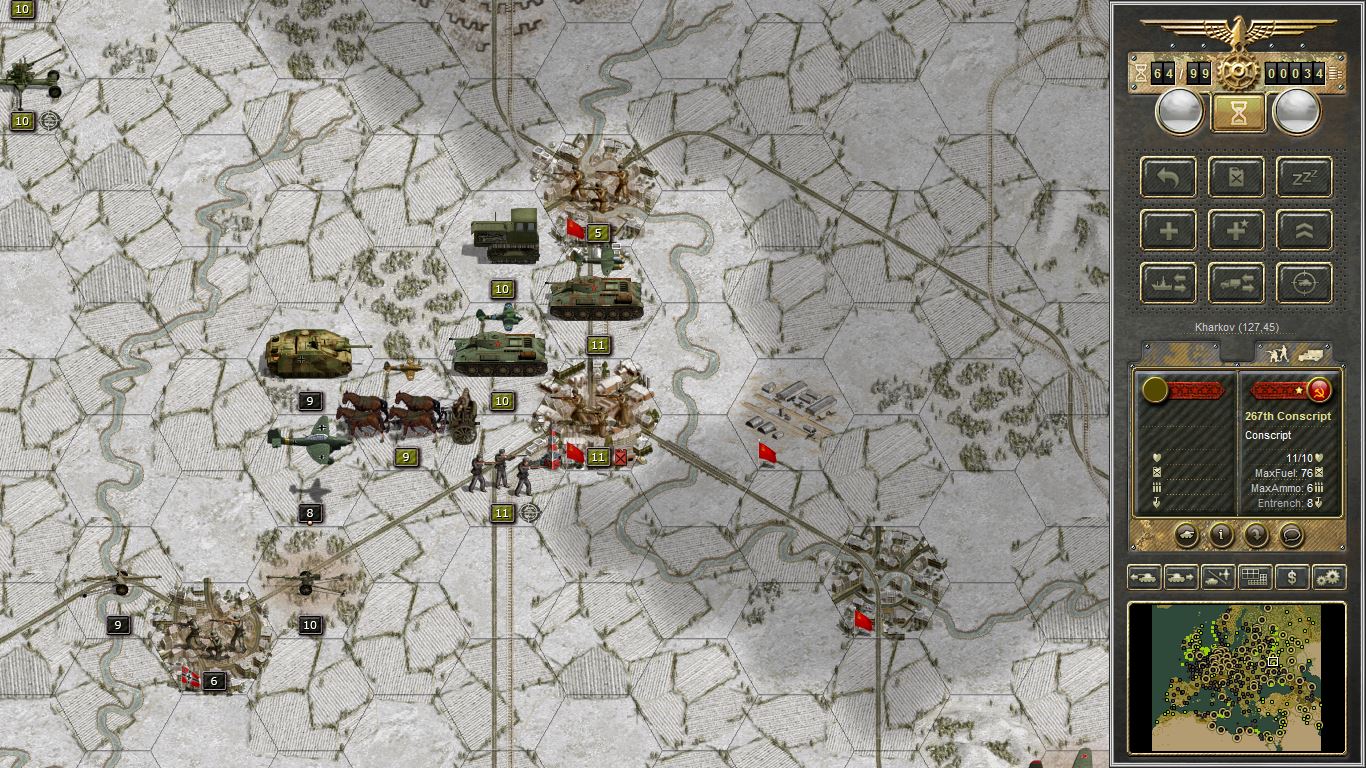Reinforce the unit with replacements
This screenshot has width=1366, height=768.
pyautogui.click(x=1168, y=230)
